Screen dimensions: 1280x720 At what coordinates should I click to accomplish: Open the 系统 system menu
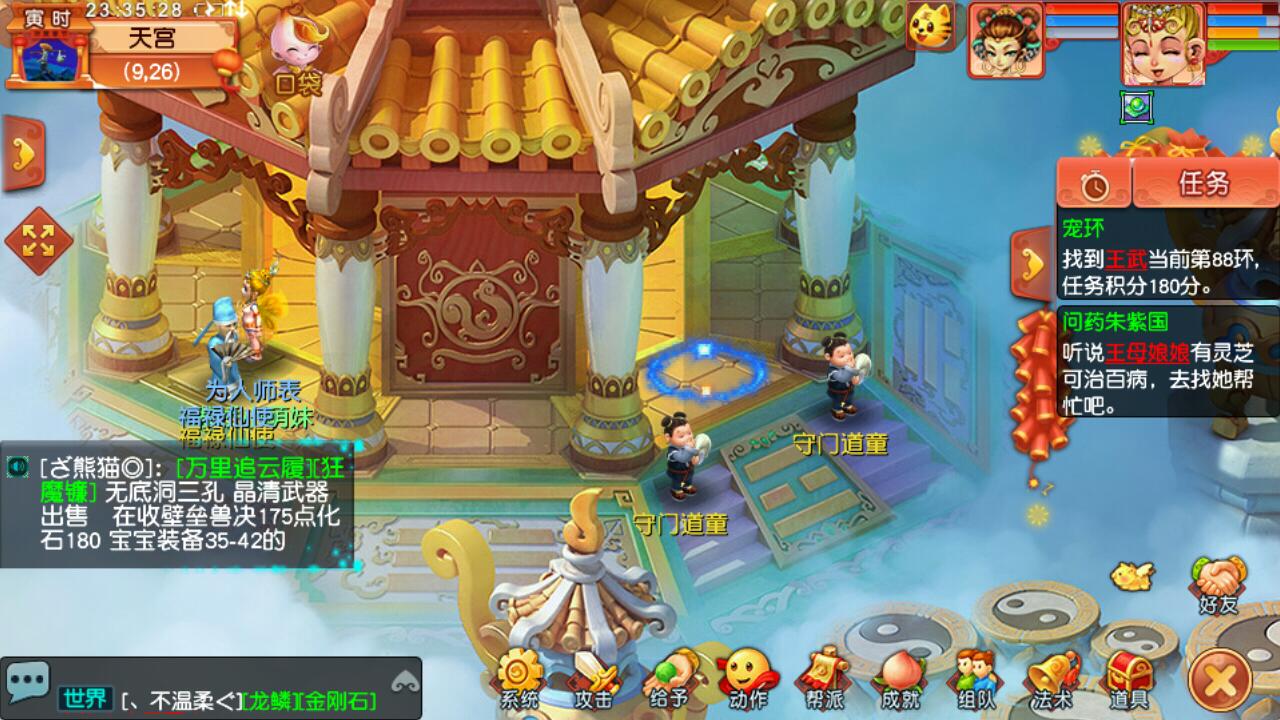coord(519,677)
